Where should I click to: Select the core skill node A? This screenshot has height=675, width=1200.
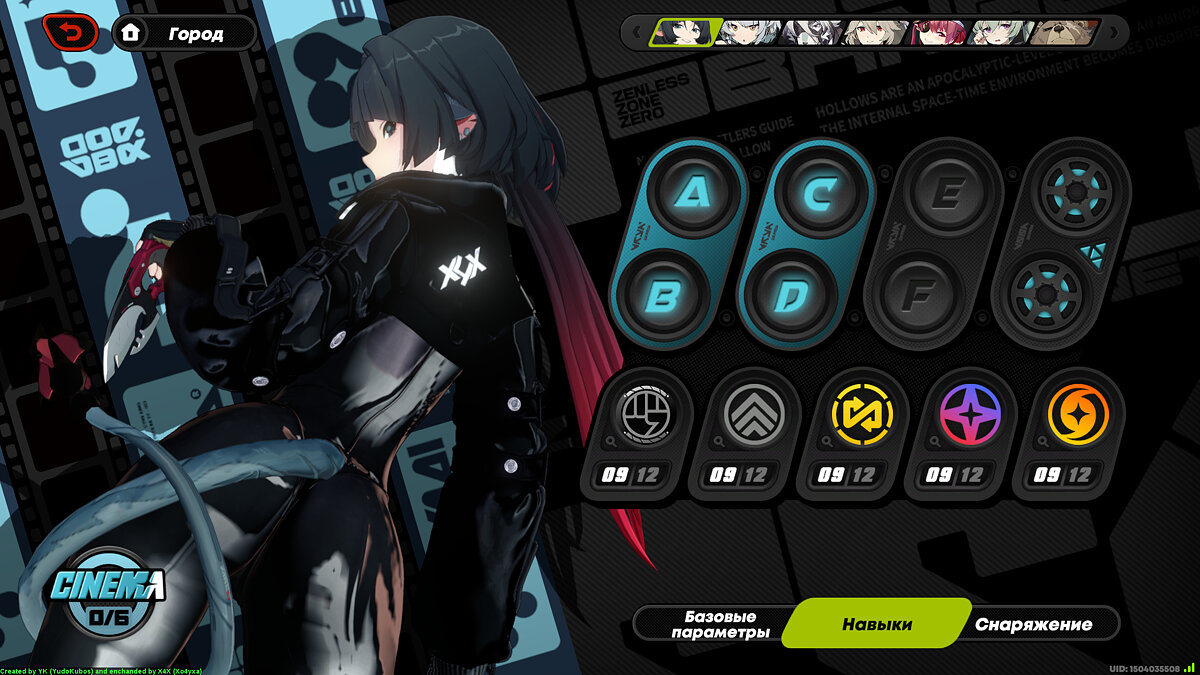(x=694, y=193)
